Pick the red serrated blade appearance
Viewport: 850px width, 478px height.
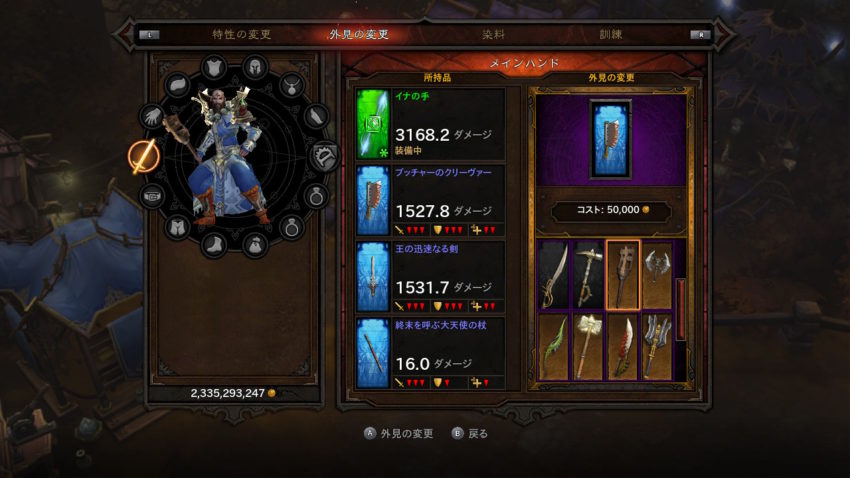(621, 346)
